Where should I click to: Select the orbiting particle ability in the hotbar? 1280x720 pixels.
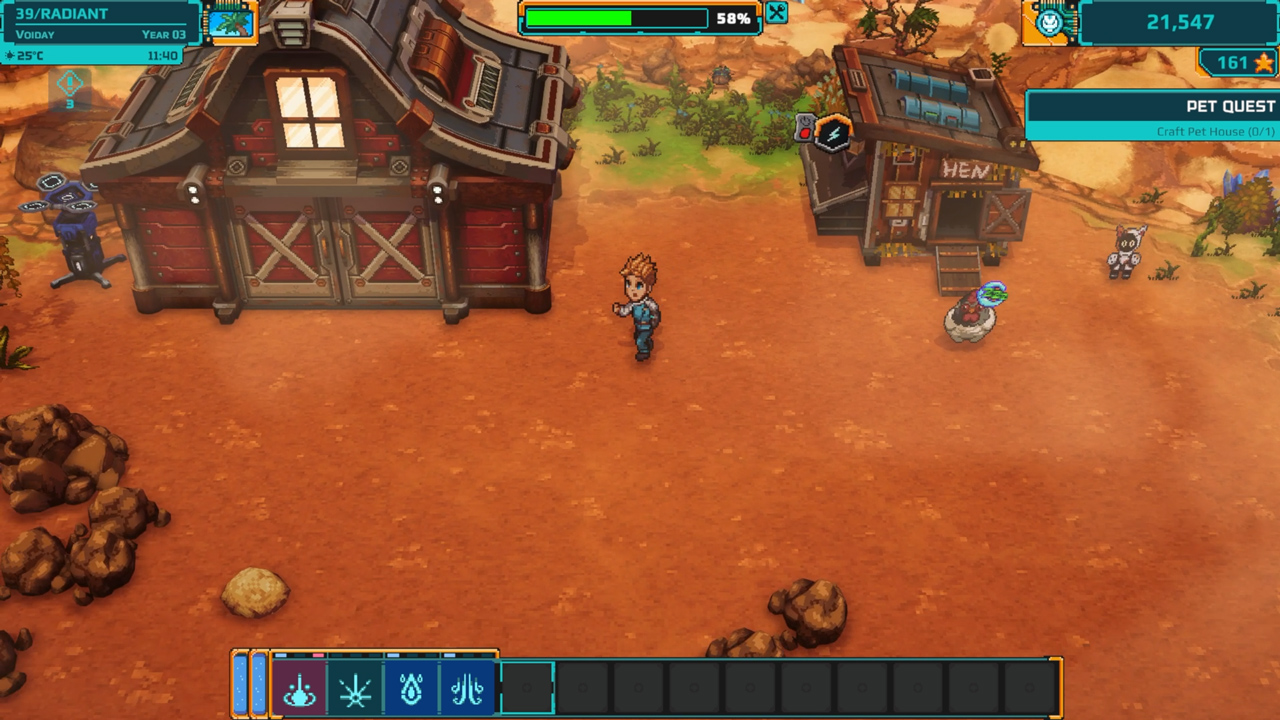click(300, 692)
